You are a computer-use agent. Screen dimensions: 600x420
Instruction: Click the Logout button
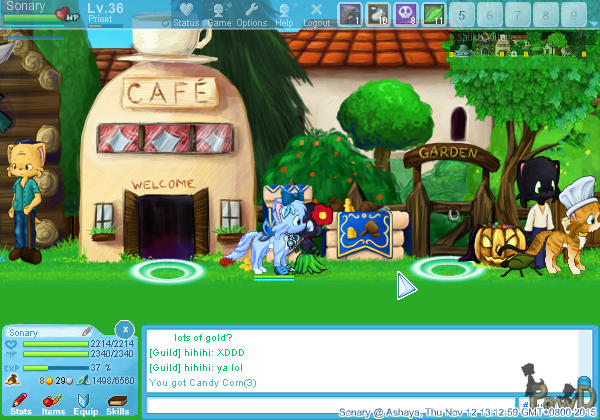(316, 15)
